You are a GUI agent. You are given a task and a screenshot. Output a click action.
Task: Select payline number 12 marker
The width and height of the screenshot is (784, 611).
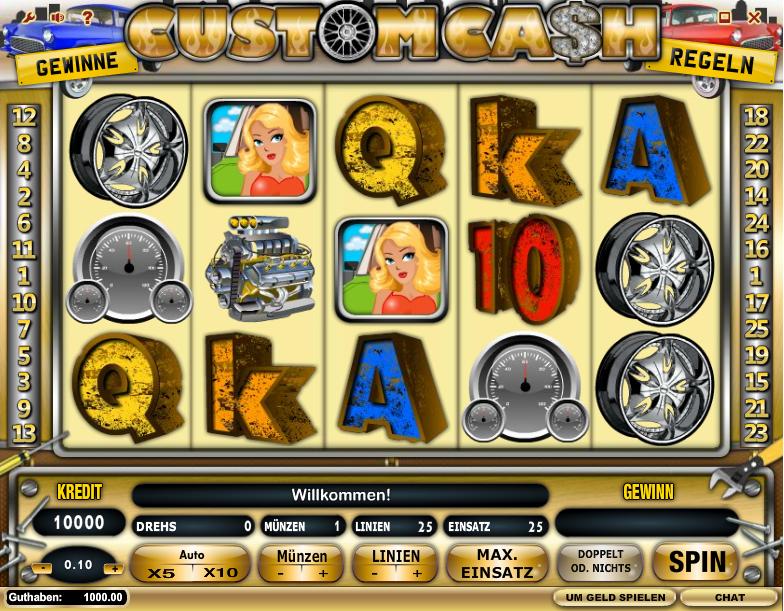(25, 116)
